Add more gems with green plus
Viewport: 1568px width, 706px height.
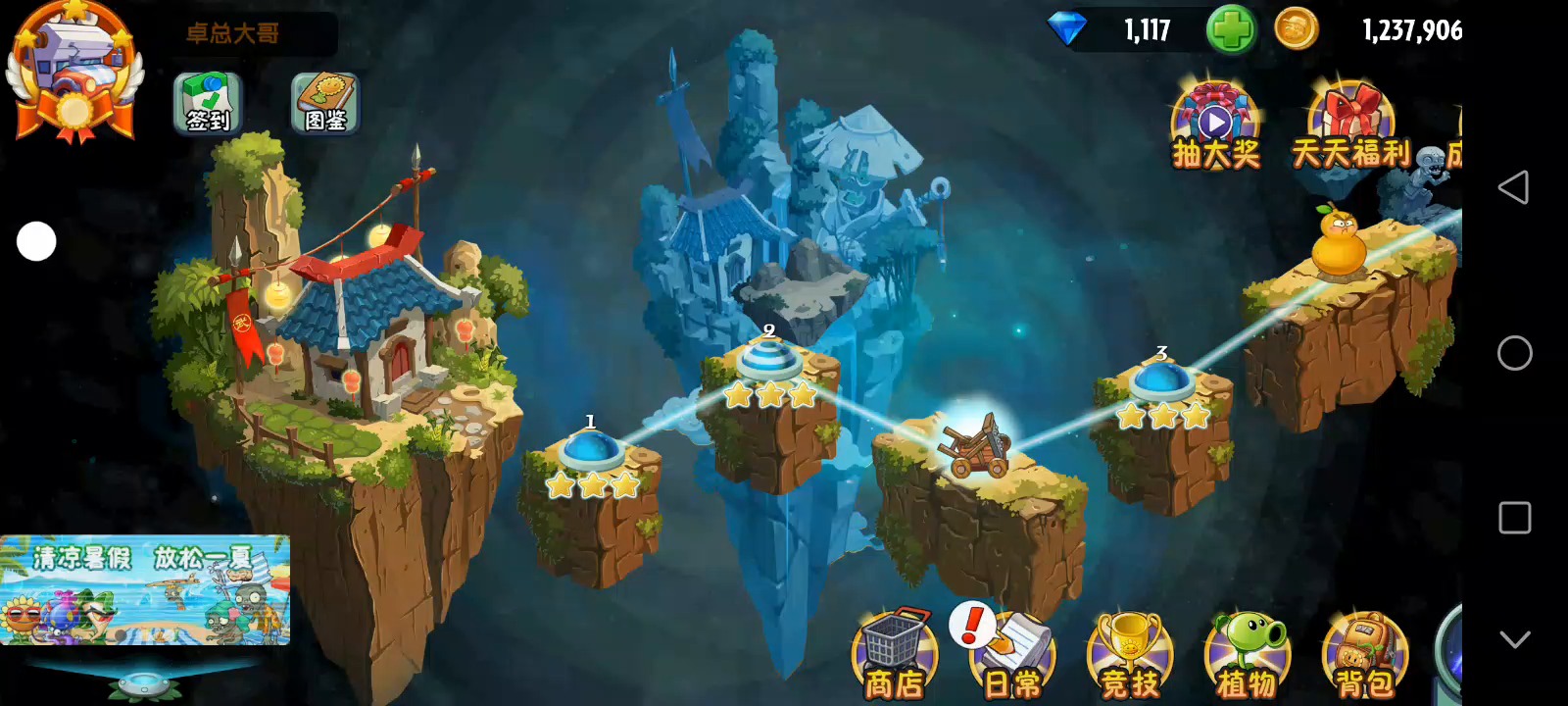pyautogui.click(x=1230, y=29)
